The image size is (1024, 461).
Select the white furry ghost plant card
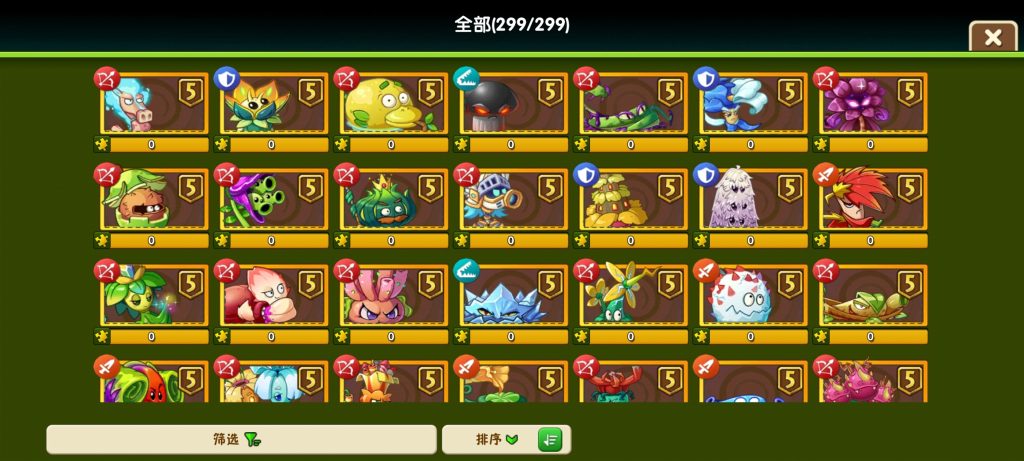click(751, 201)
